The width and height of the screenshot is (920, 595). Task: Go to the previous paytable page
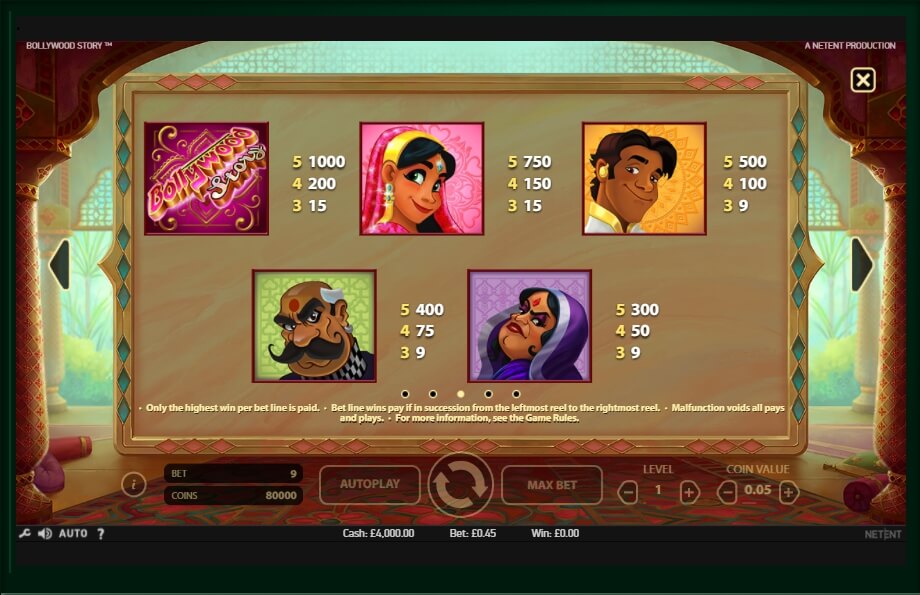pos(60,265)
